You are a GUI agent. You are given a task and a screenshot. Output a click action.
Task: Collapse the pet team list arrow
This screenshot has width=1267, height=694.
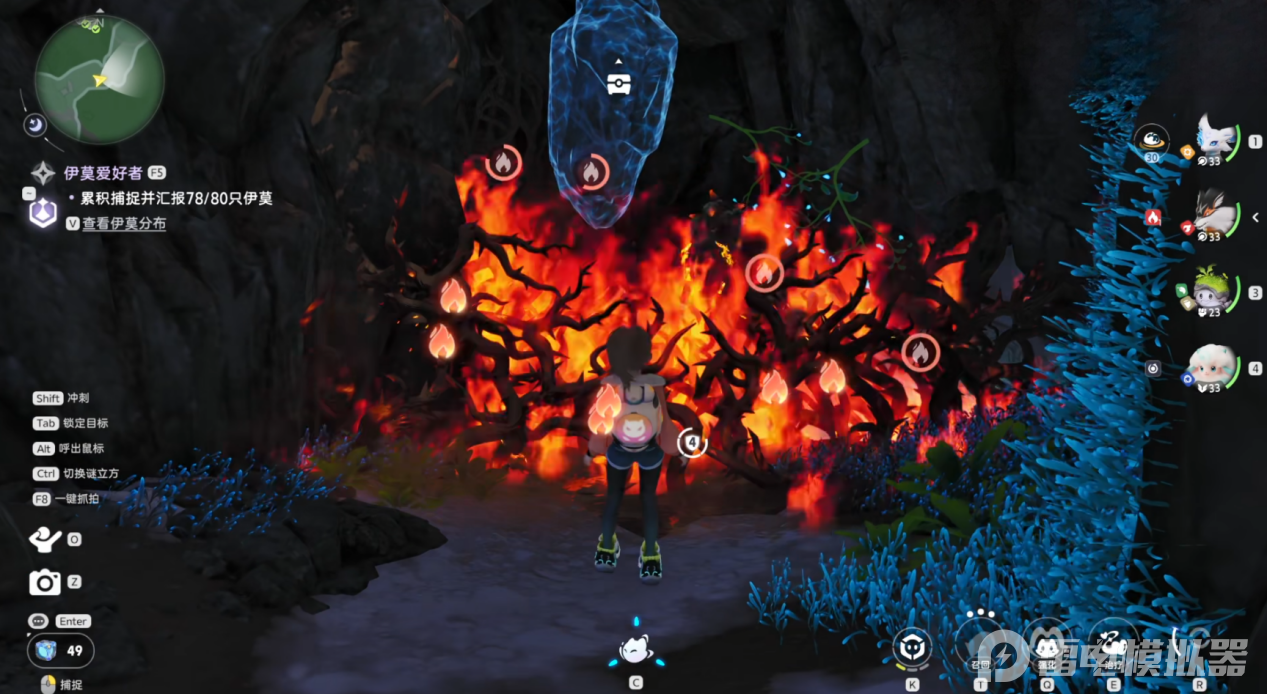pyautogui.click(x=1256, y=217)
